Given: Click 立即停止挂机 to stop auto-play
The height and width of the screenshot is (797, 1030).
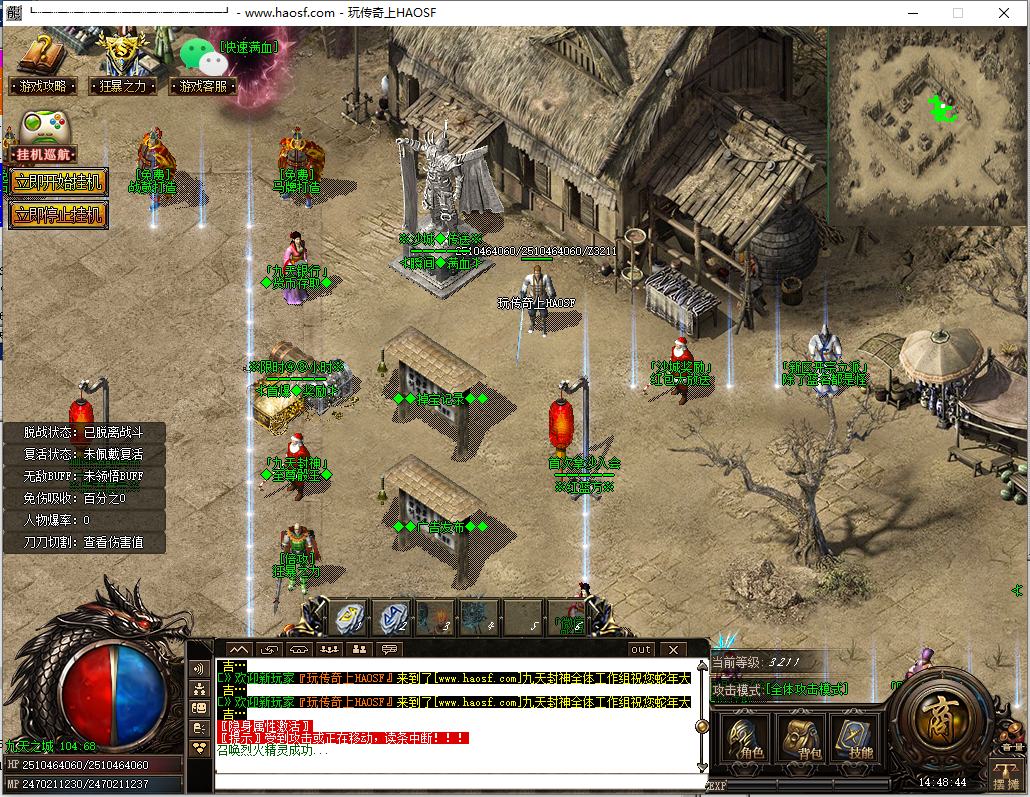Looking at the screenshot, I should coord(58,214).
